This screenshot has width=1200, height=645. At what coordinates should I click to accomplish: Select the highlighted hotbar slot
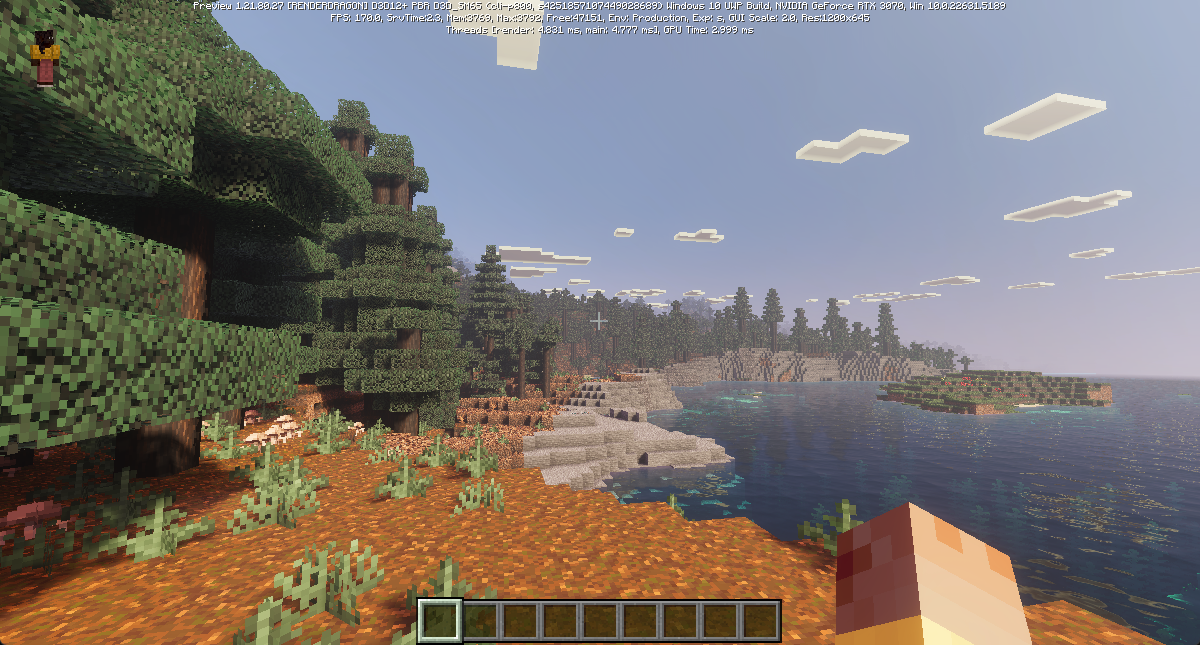click(x=439, y=620)
